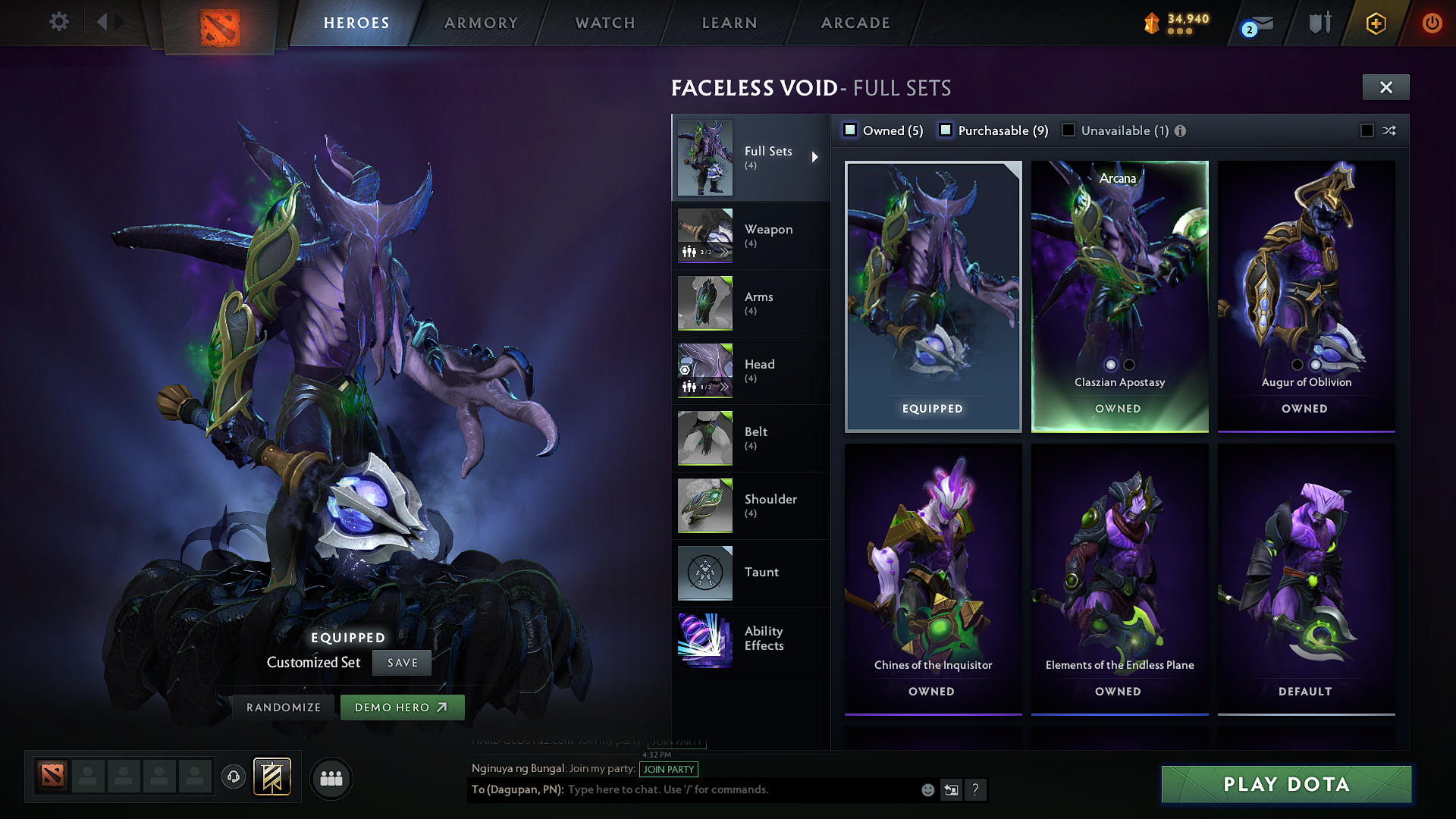Select the Ability Effects category
The image size is (1456, 819).
click(764, 639)
